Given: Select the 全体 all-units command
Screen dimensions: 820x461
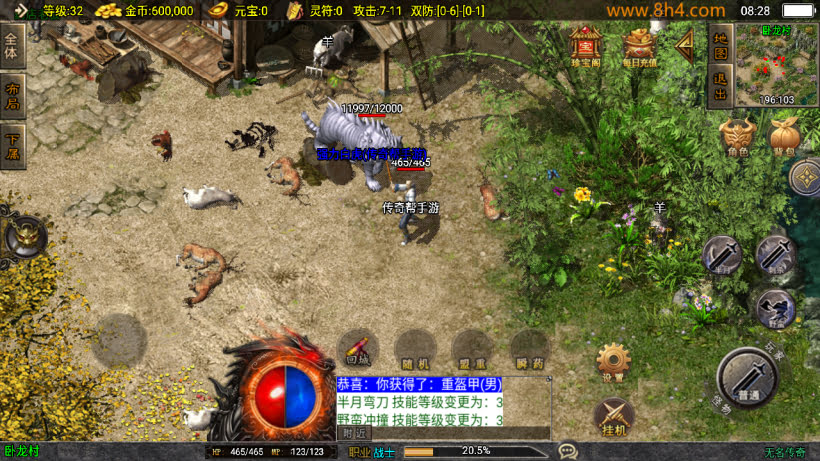Looking at the screenshot, I should pos(12,46).
